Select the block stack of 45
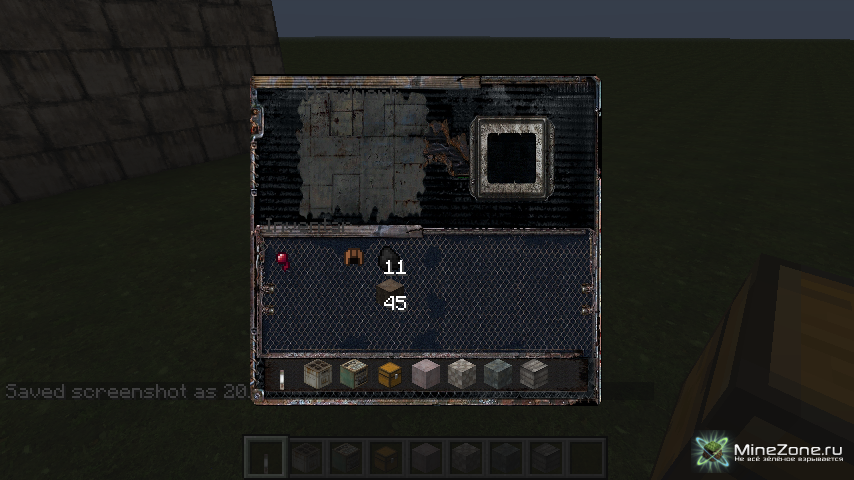Image resolution: width=854 pixels, height=480 pixels. tap(389, 293)
